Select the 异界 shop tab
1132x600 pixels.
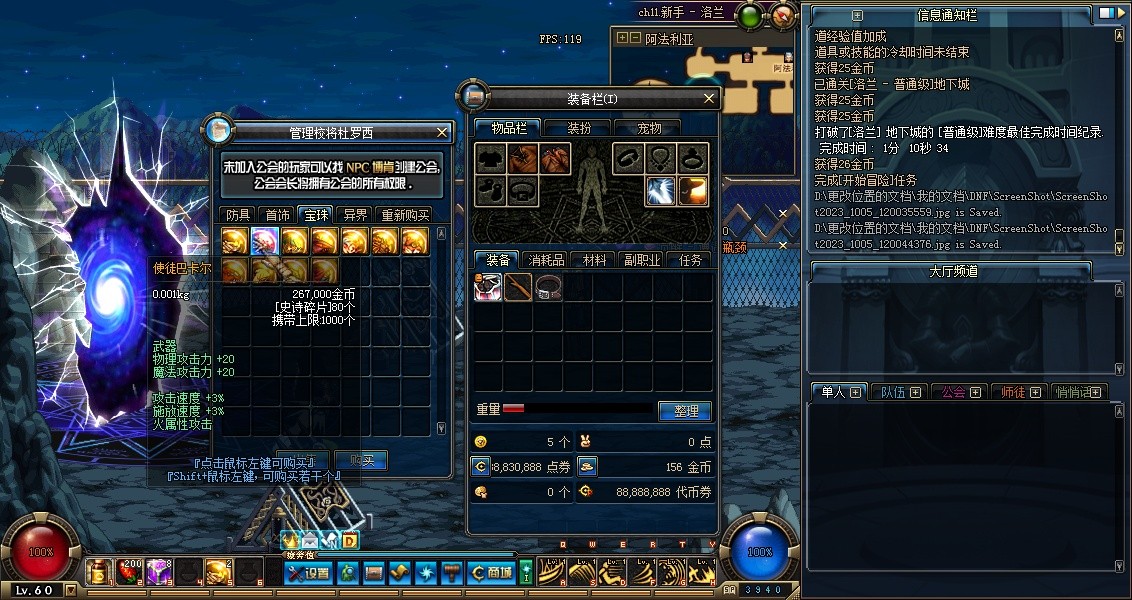tap(354, 214)
